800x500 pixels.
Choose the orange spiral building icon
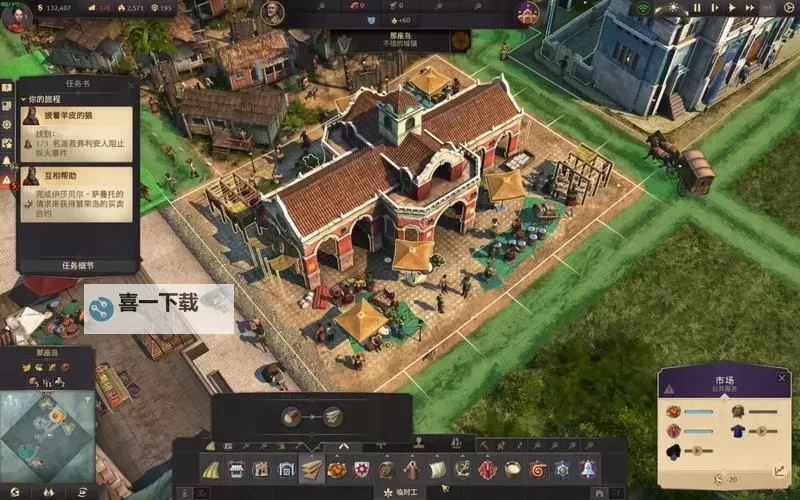pos(537,469)
